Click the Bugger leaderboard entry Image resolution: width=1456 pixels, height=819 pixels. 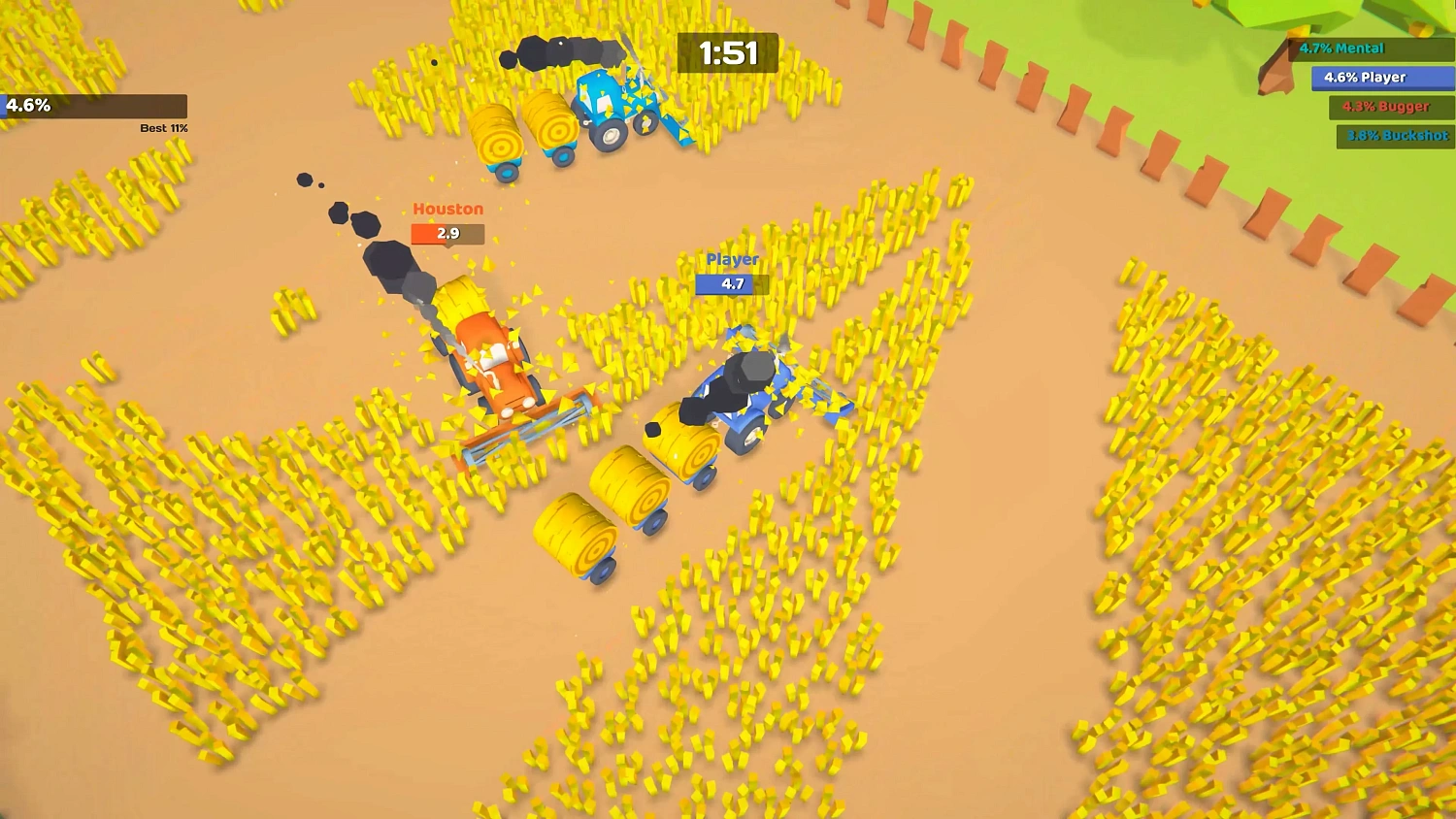click(1386, 108)
